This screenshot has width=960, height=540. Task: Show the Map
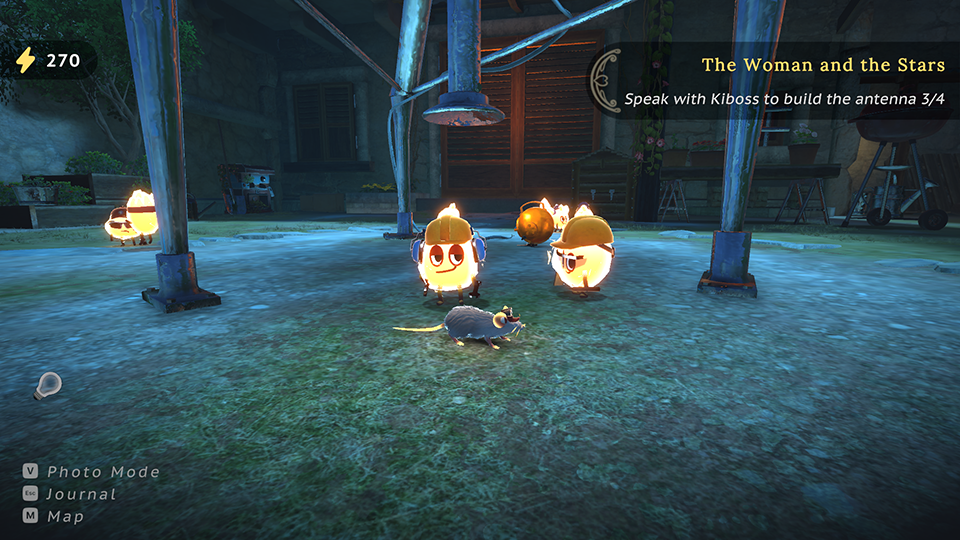[66, 517]
